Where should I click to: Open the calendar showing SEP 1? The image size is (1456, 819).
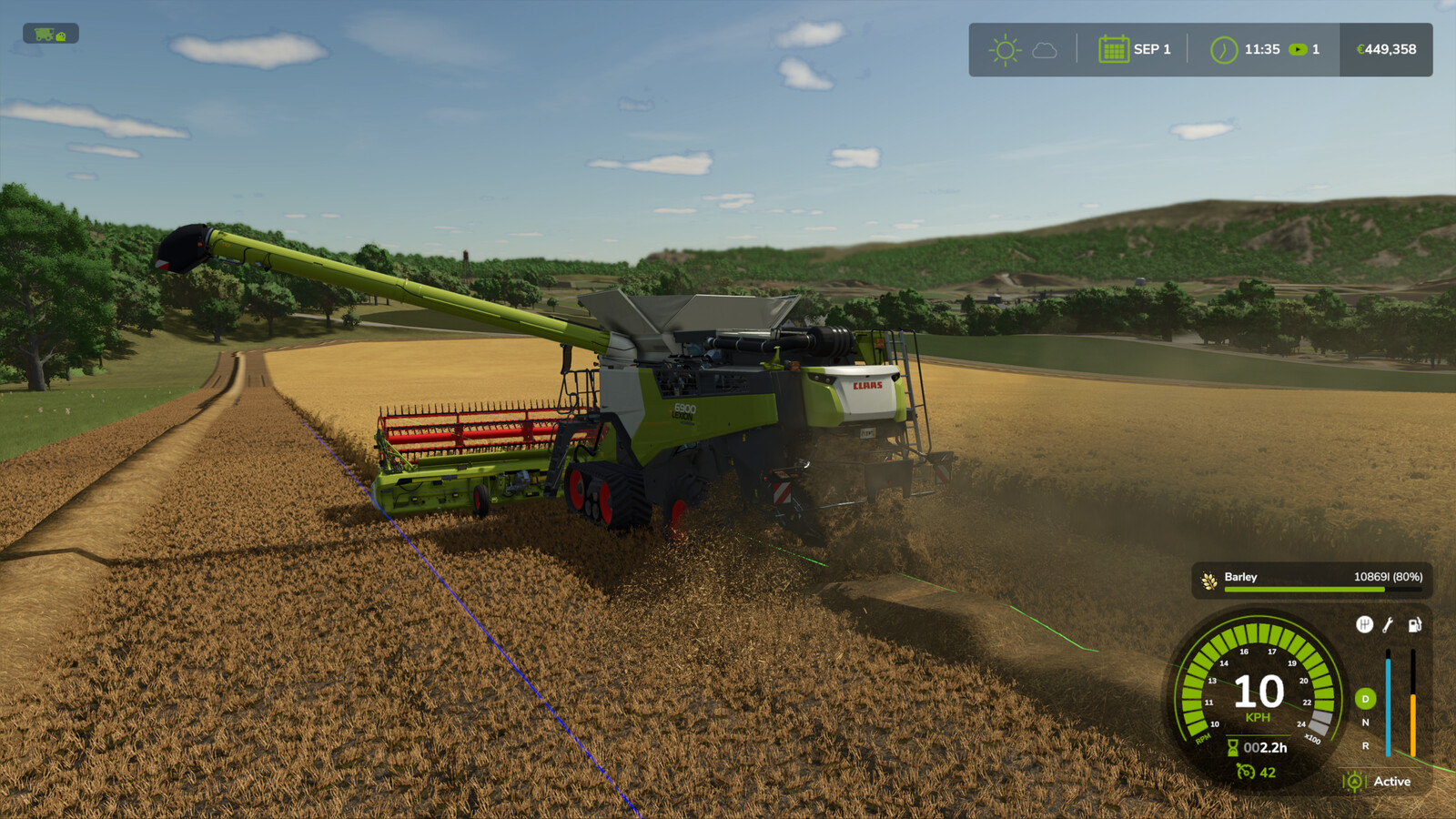click(x=1112, y=50)
